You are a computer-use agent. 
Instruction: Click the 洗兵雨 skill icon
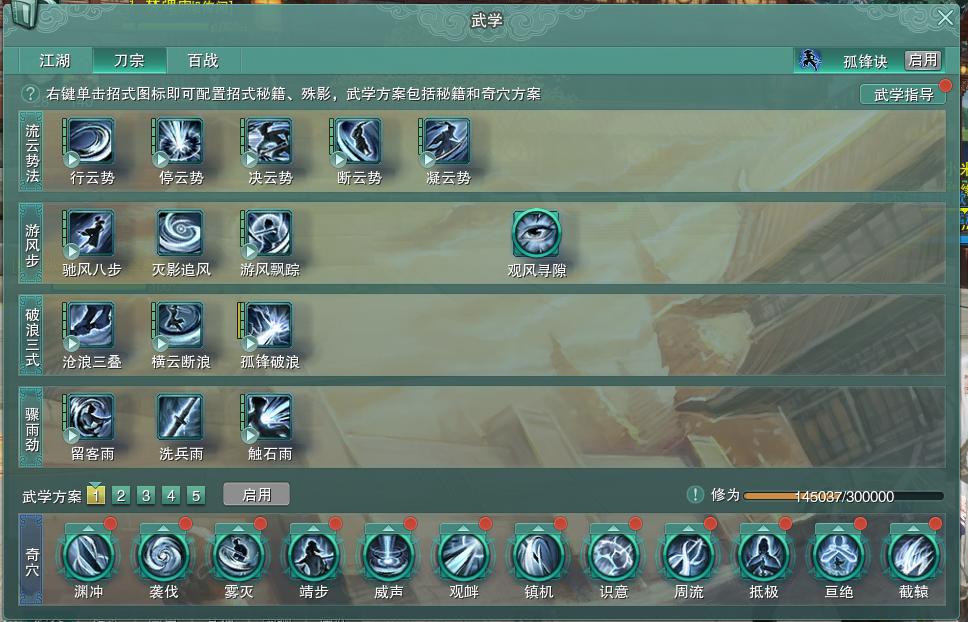[x=181, y=418]
